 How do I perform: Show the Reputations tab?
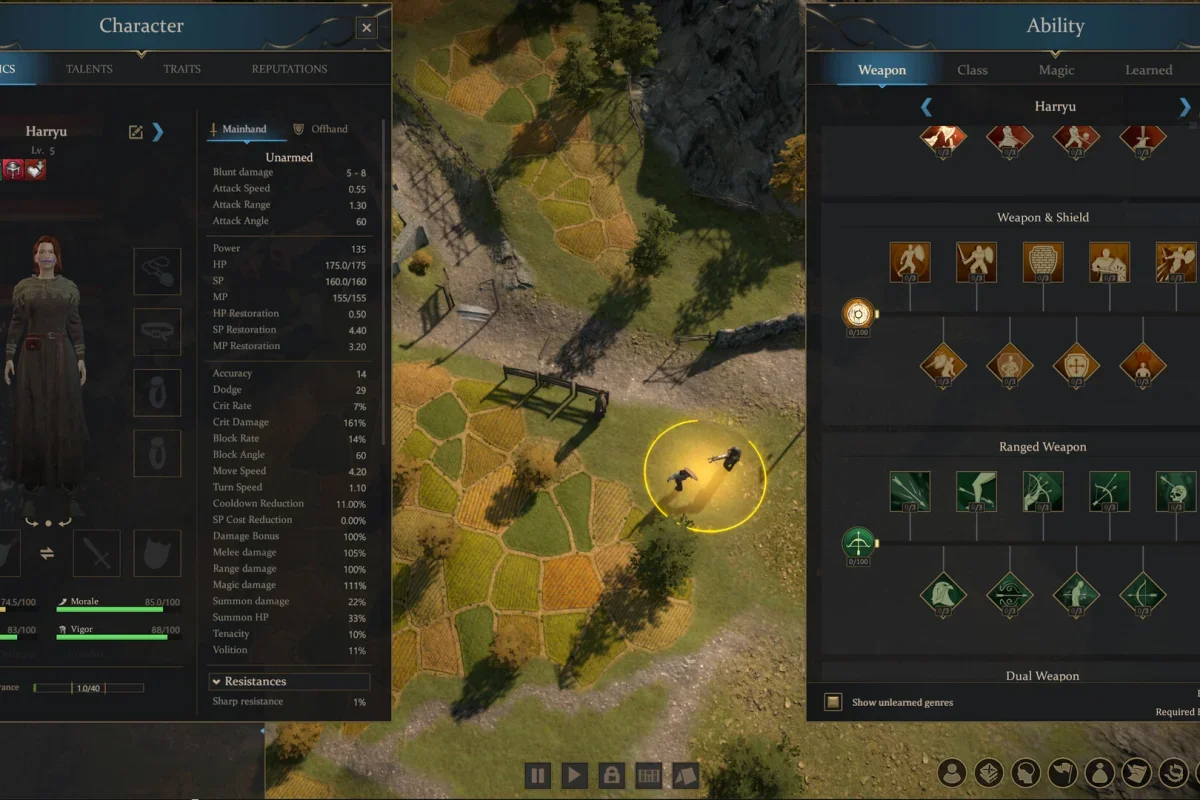pyautogui.click(x=289, y=69)
